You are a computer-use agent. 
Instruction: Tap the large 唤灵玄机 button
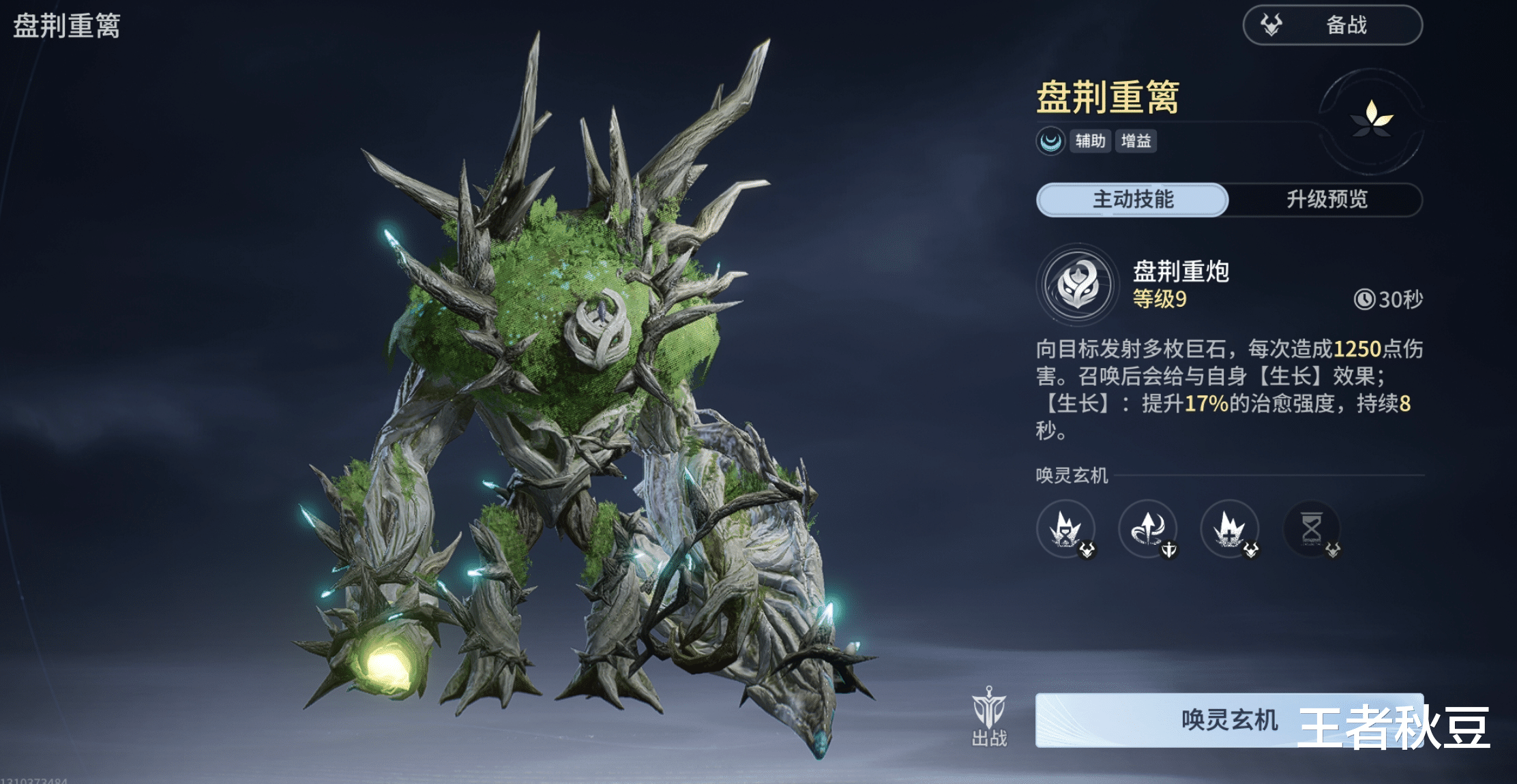tap(1228, 720)
